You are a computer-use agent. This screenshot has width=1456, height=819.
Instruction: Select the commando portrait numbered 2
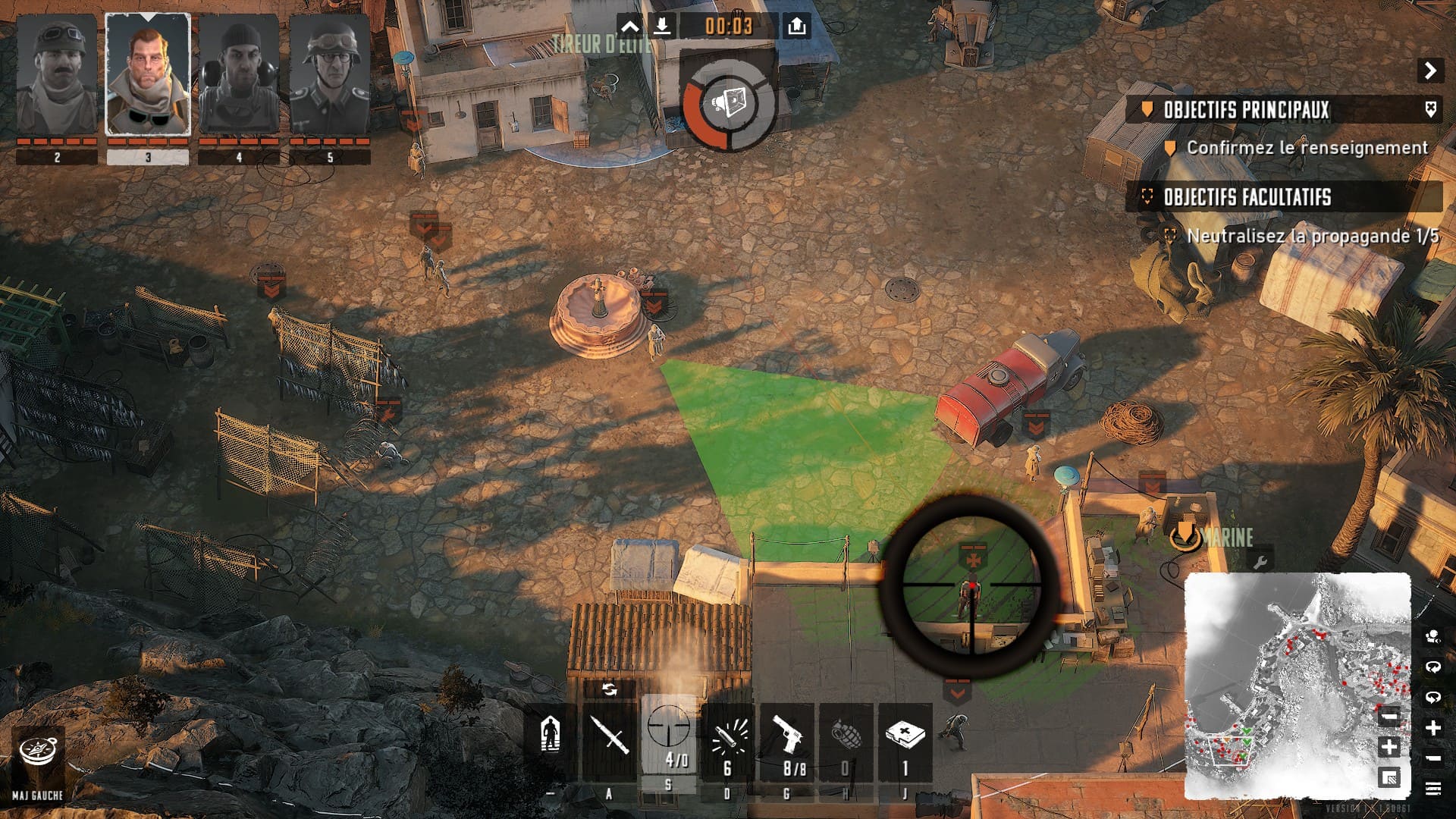pyautogui.click(x=57, y=76)
